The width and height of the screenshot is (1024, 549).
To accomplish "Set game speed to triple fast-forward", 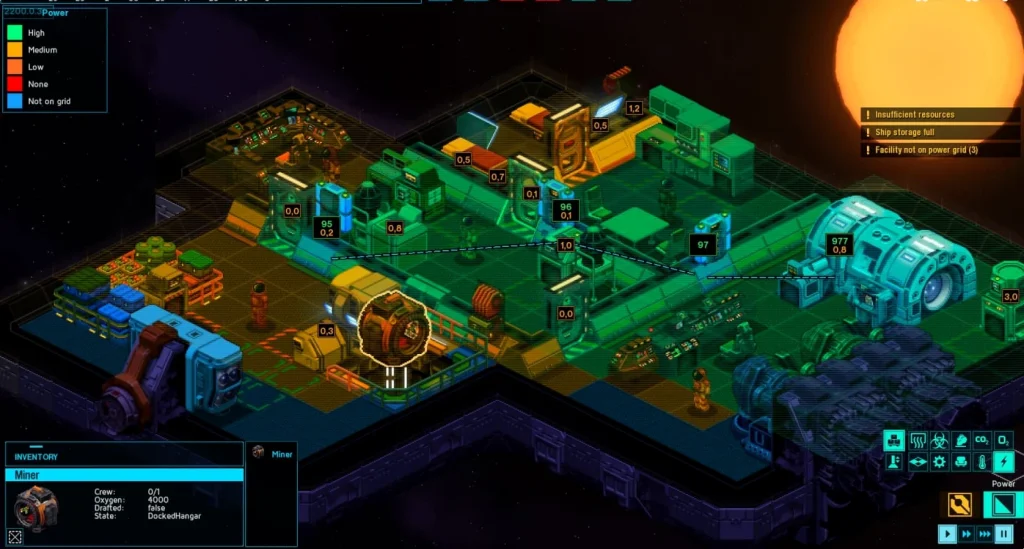I will click(x=985, y=534).
